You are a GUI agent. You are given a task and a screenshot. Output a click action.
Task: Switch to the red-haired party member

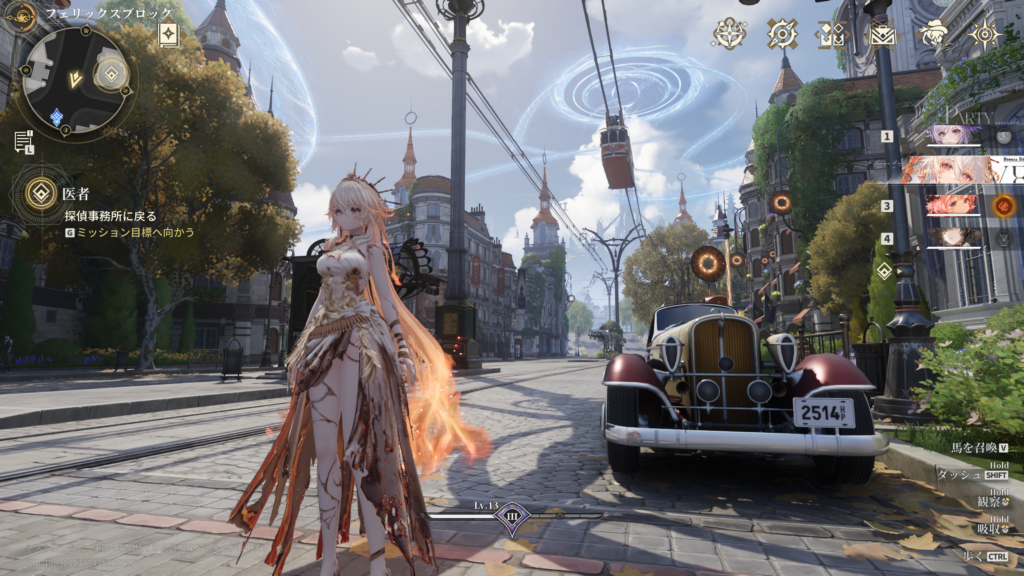point(952,205)
